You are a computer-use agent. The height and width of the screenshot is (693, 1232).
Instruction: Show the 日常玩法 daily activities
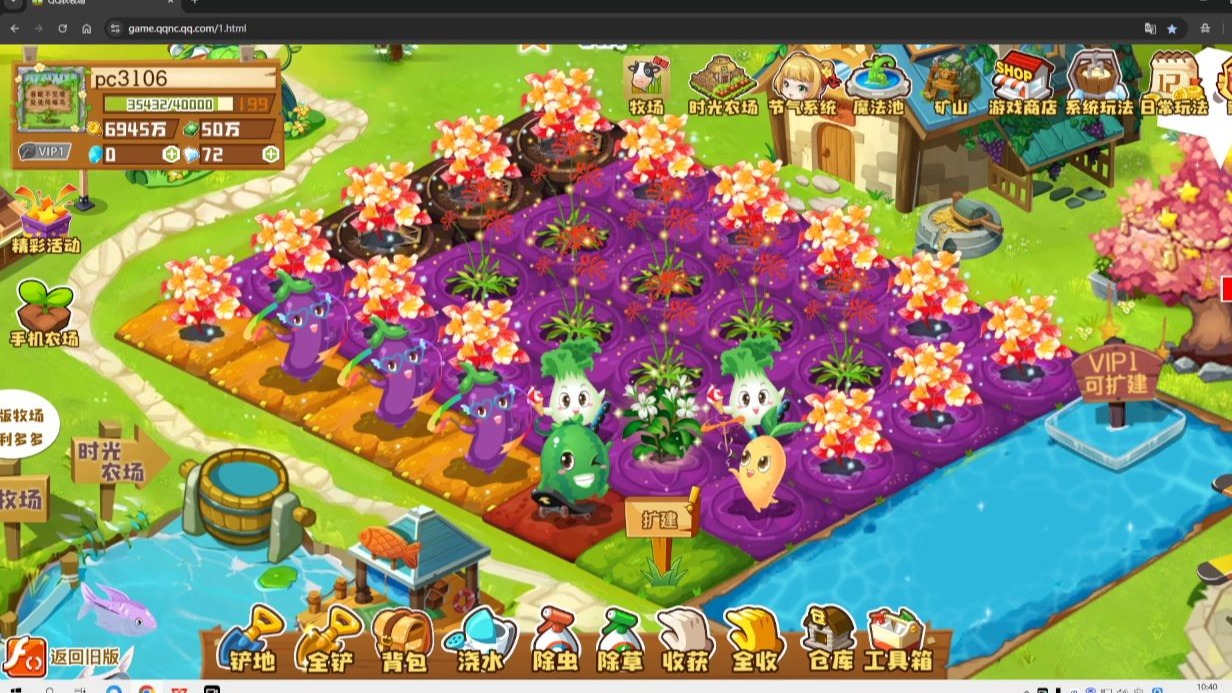coord(1174,84)
